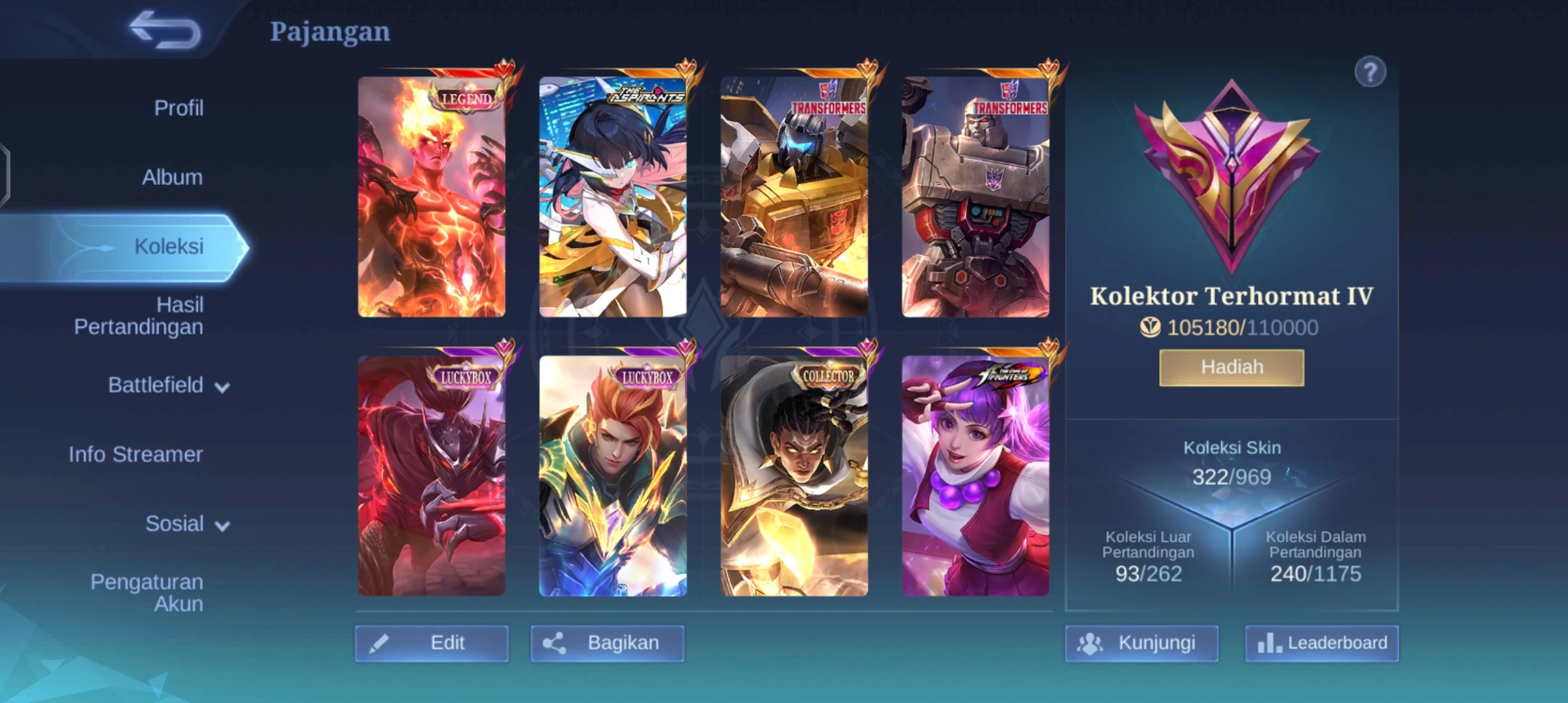Viewport: 1568px width, 703px height.
Task: Select the Koleksi tab
Action: coord(168,247)
